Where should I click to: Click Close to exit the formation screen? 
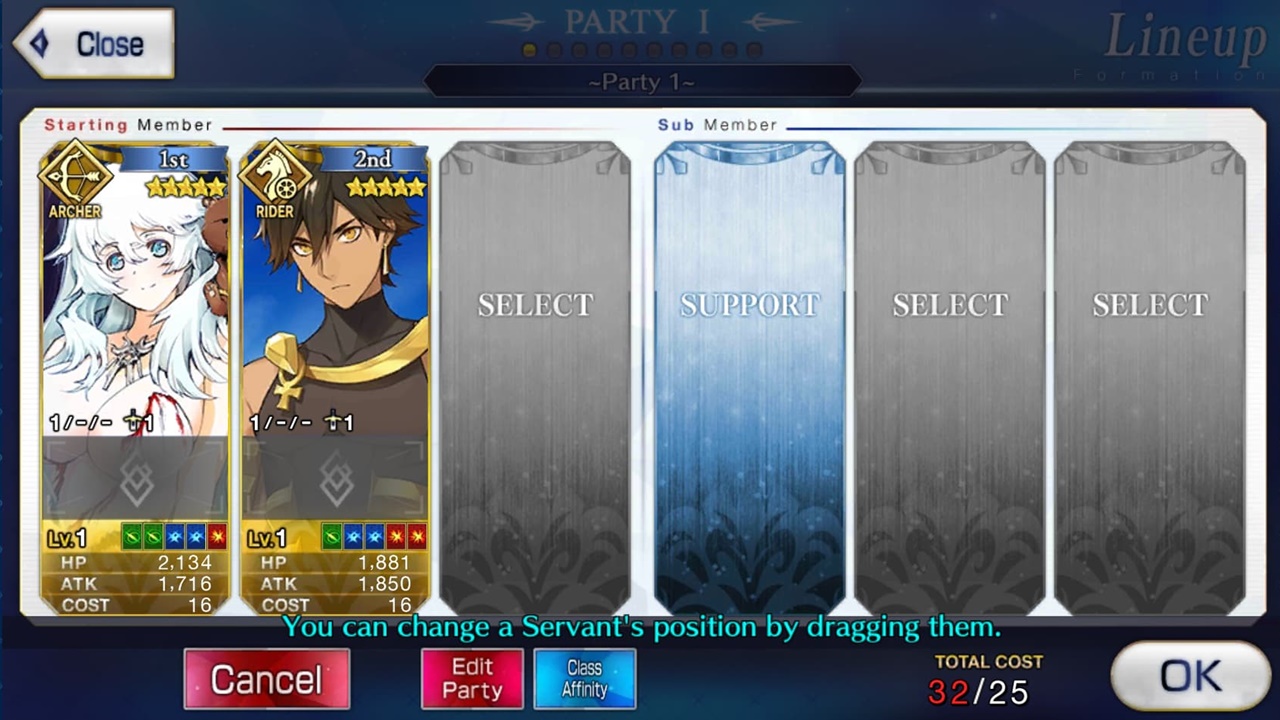[x=92, y=43]
